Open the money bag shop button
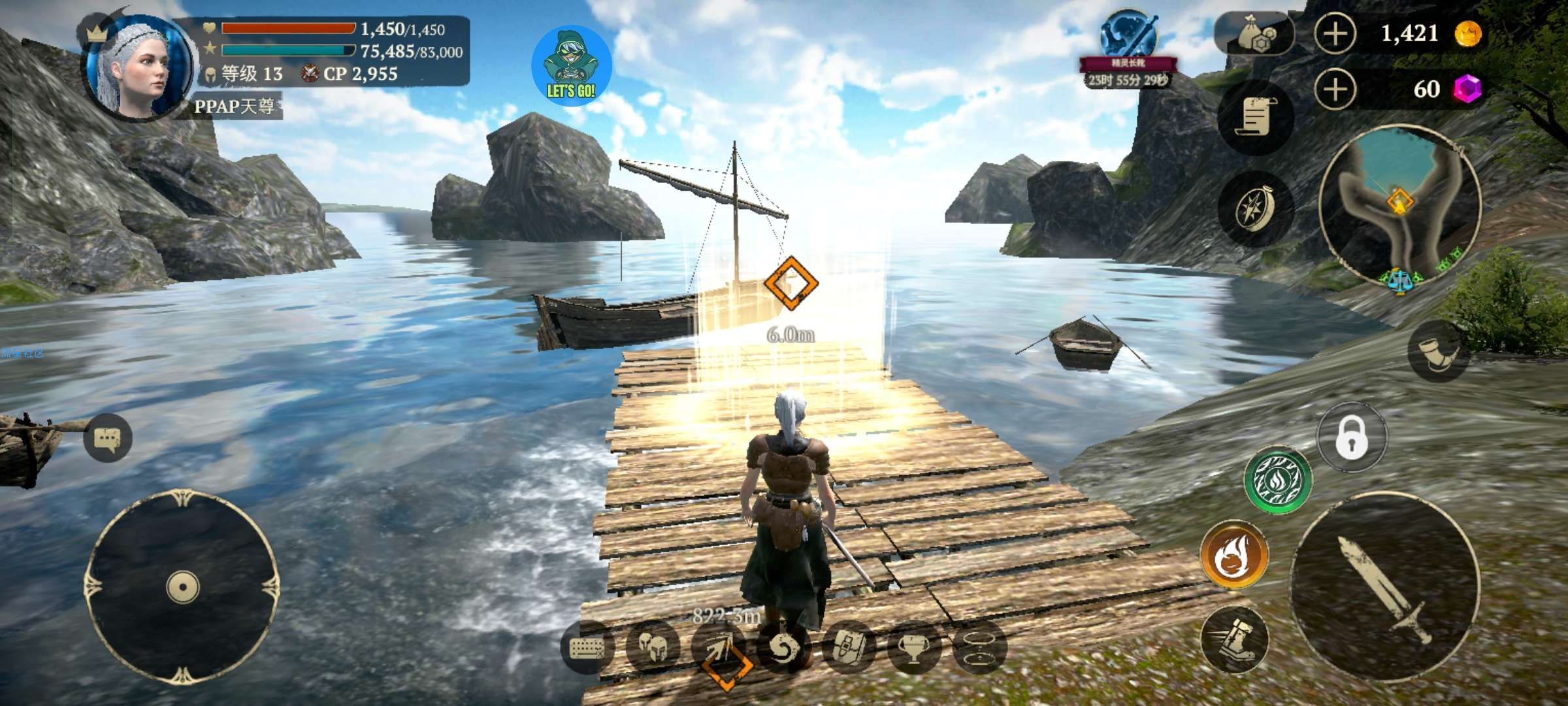Viewport: 1568px width, 706px height. tap(1254, 34)
